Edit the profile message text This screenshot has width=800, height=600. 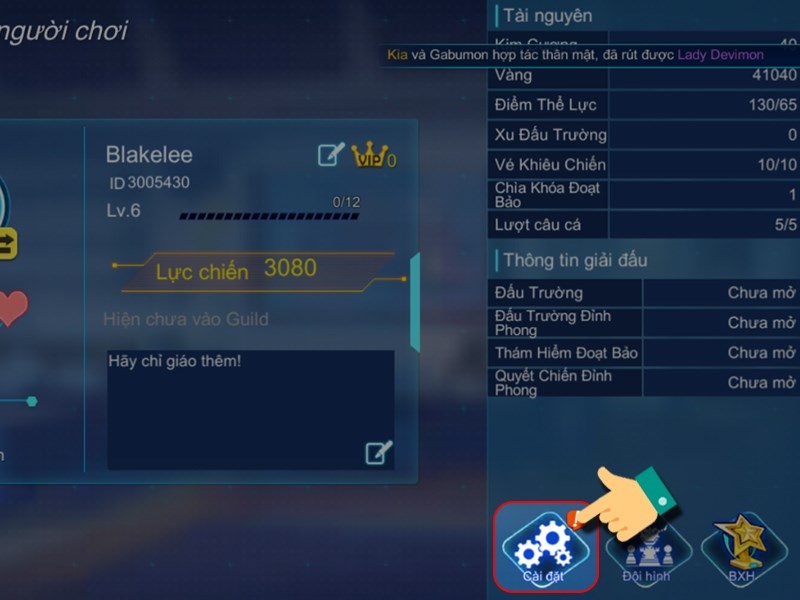(378, 453)
